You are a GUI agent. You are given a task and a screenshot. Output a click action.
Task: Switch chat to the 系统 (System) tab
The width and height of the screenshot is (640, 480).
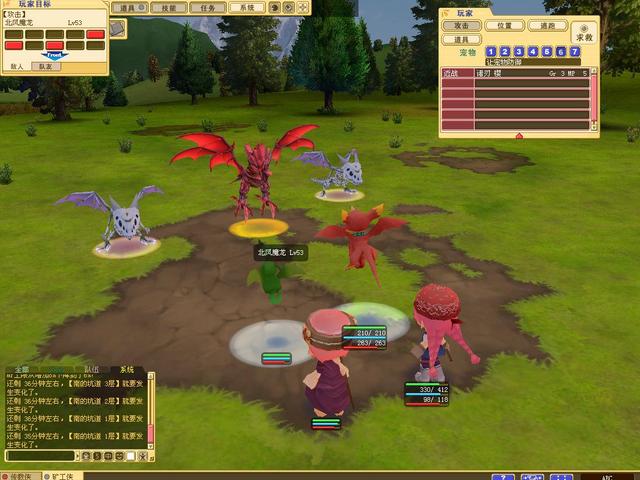pos(126,369)
